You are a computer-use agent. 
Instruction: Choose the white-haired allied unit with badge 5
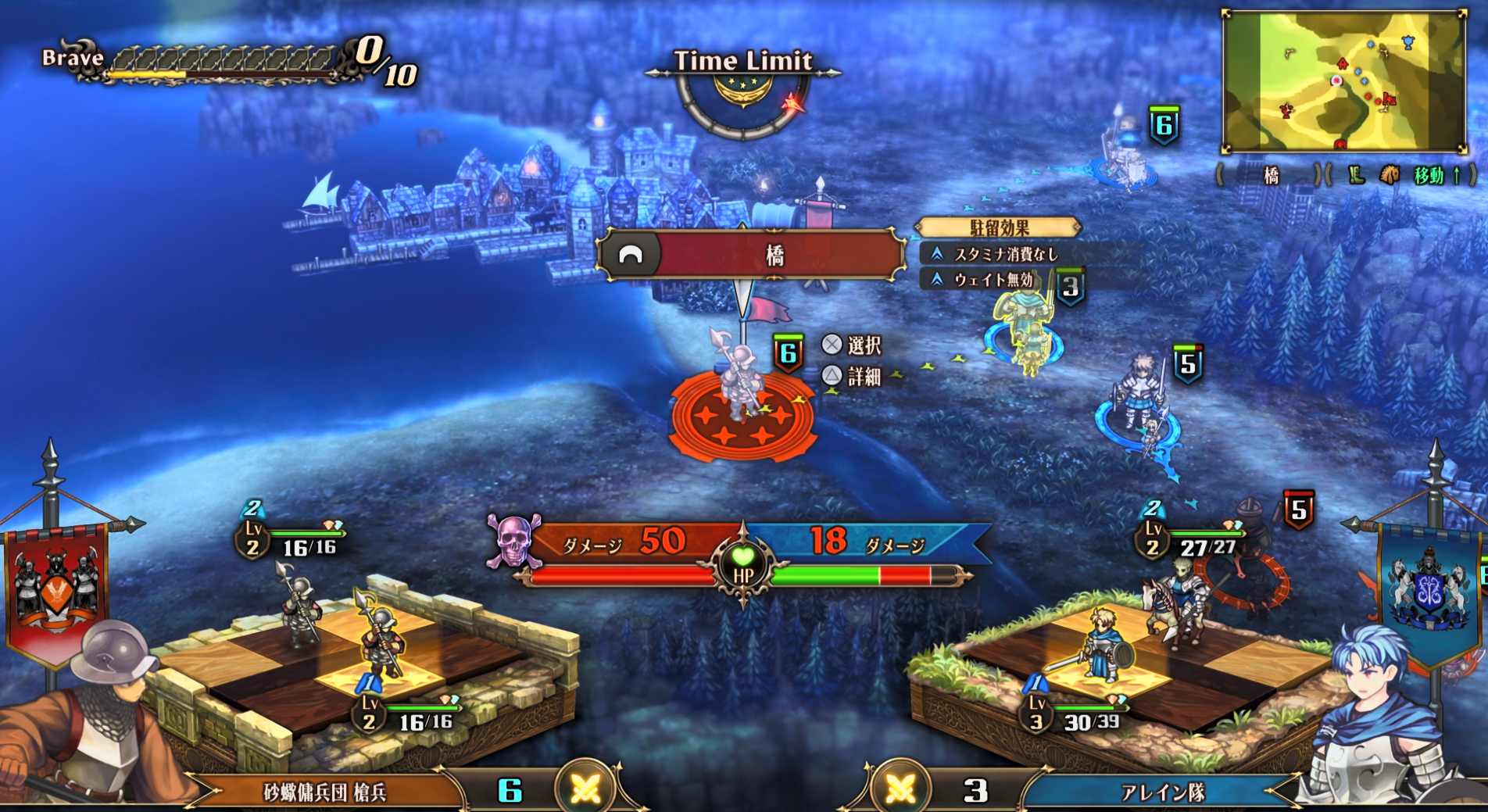point(1139,392)
